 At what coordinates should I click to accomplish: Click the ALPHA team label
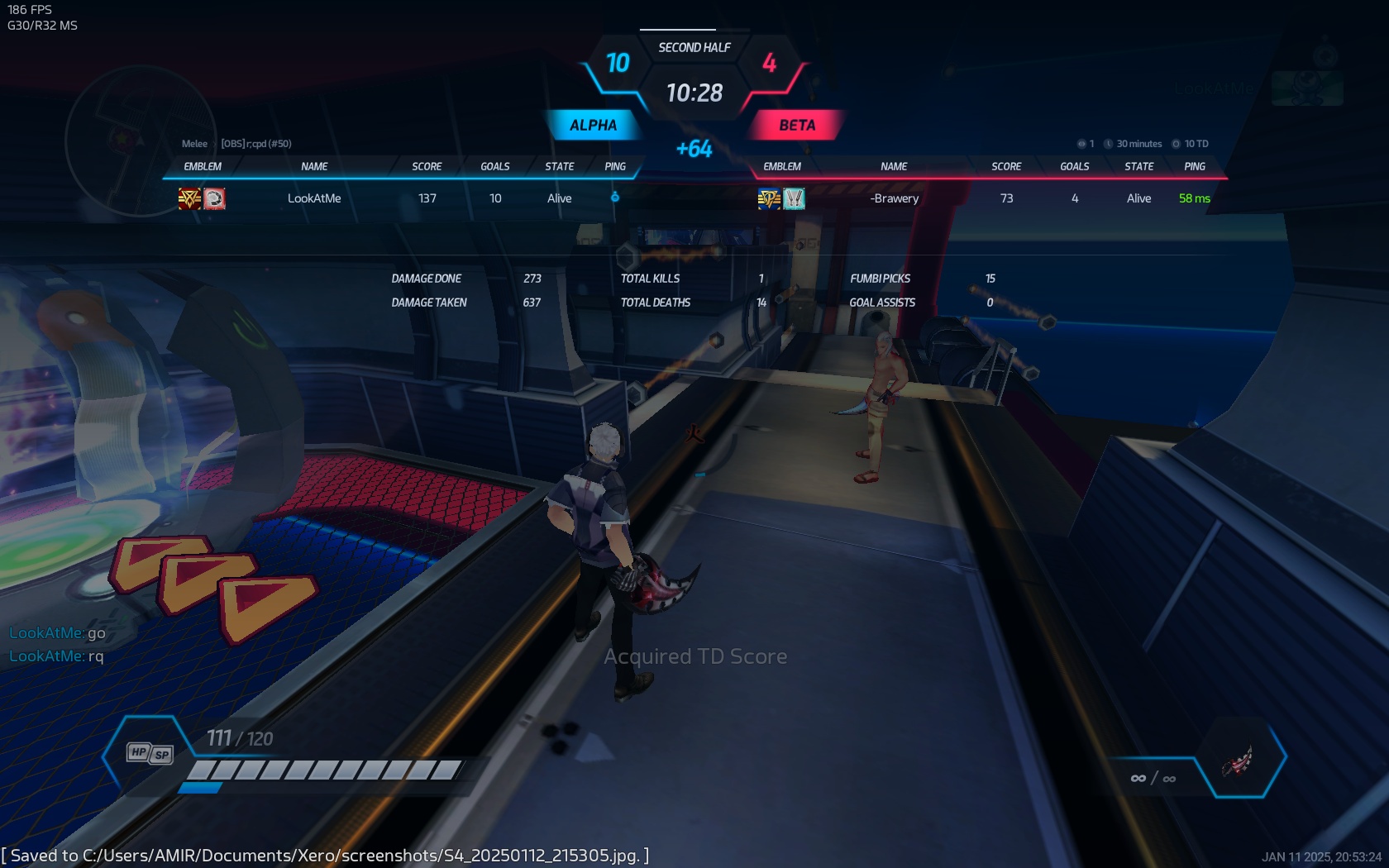pos(593,126)
